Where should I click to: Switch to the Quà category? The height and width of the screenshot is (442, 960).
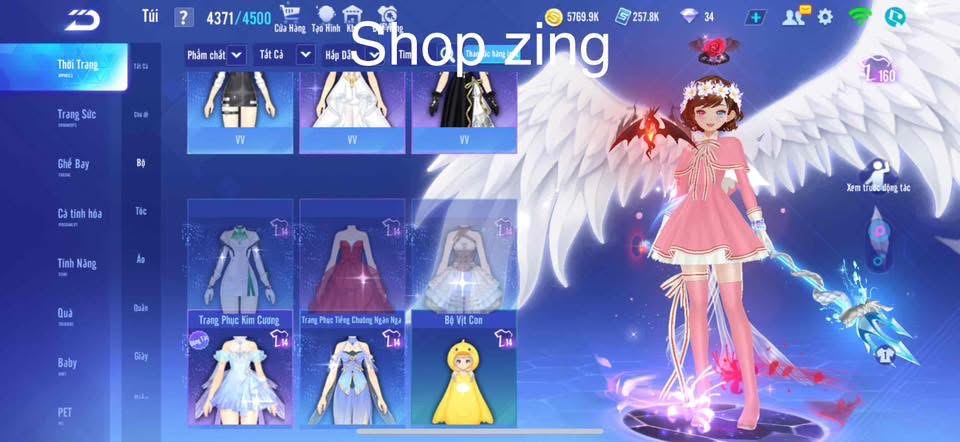(x=65, y=314)
